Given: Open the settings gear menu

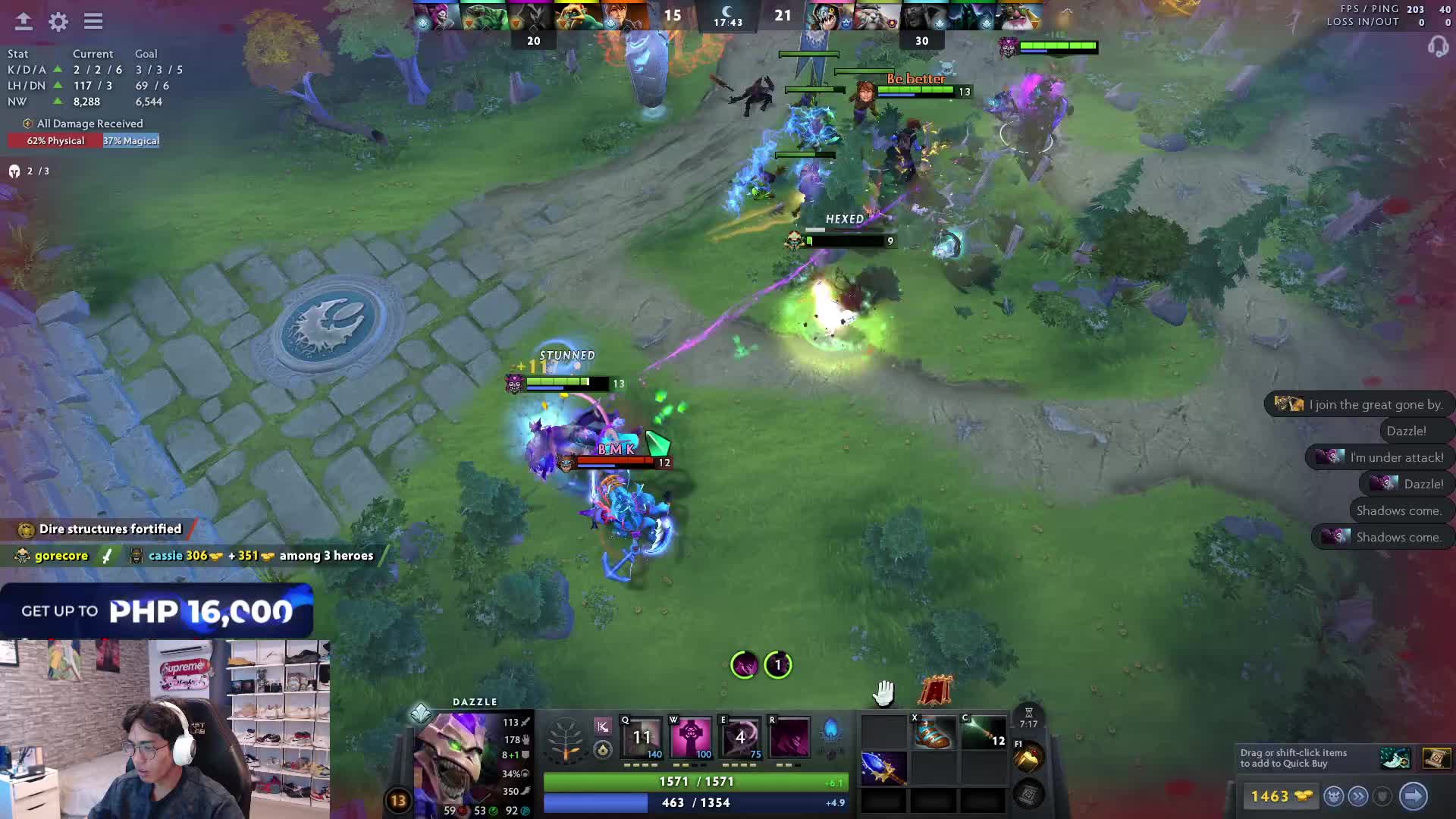Looking at the screenshot, I should pyautogui.click(x=58, y=21).
